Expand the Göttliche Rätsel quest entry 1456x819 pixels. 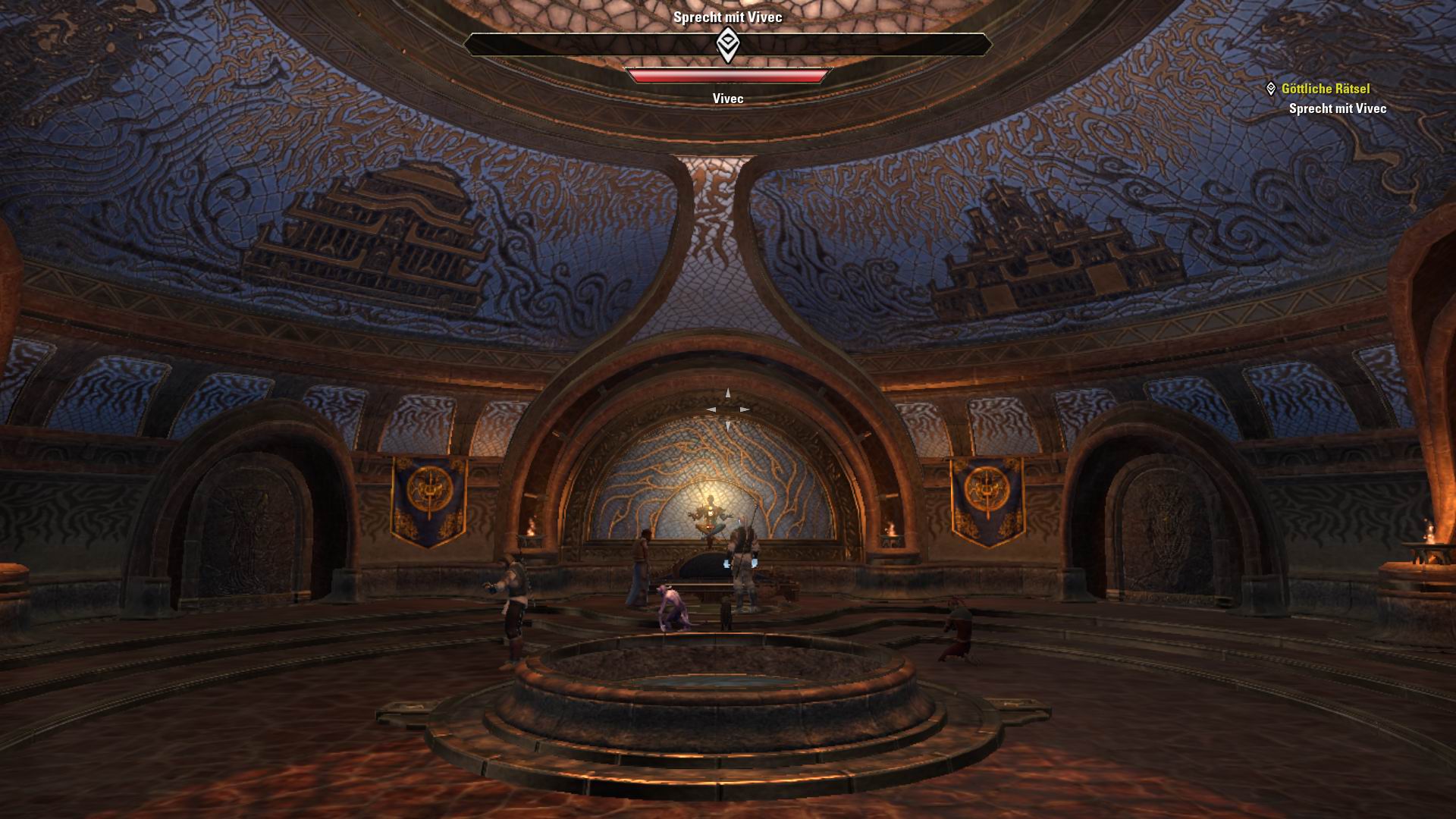coord(1326,89)
